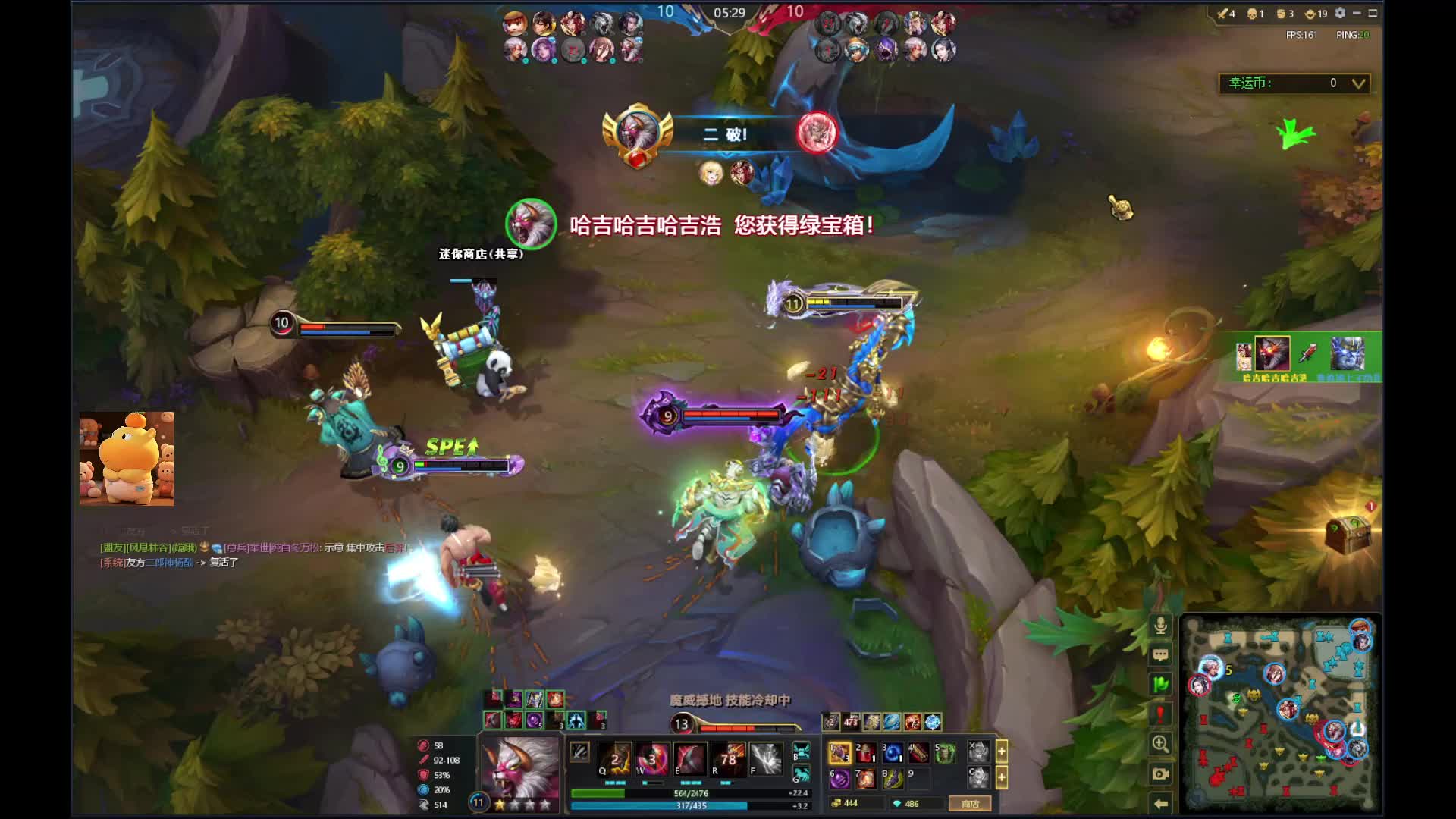Select the blue orb item in slot 3
The image size is (1456, 819).
tap(892, 753)
